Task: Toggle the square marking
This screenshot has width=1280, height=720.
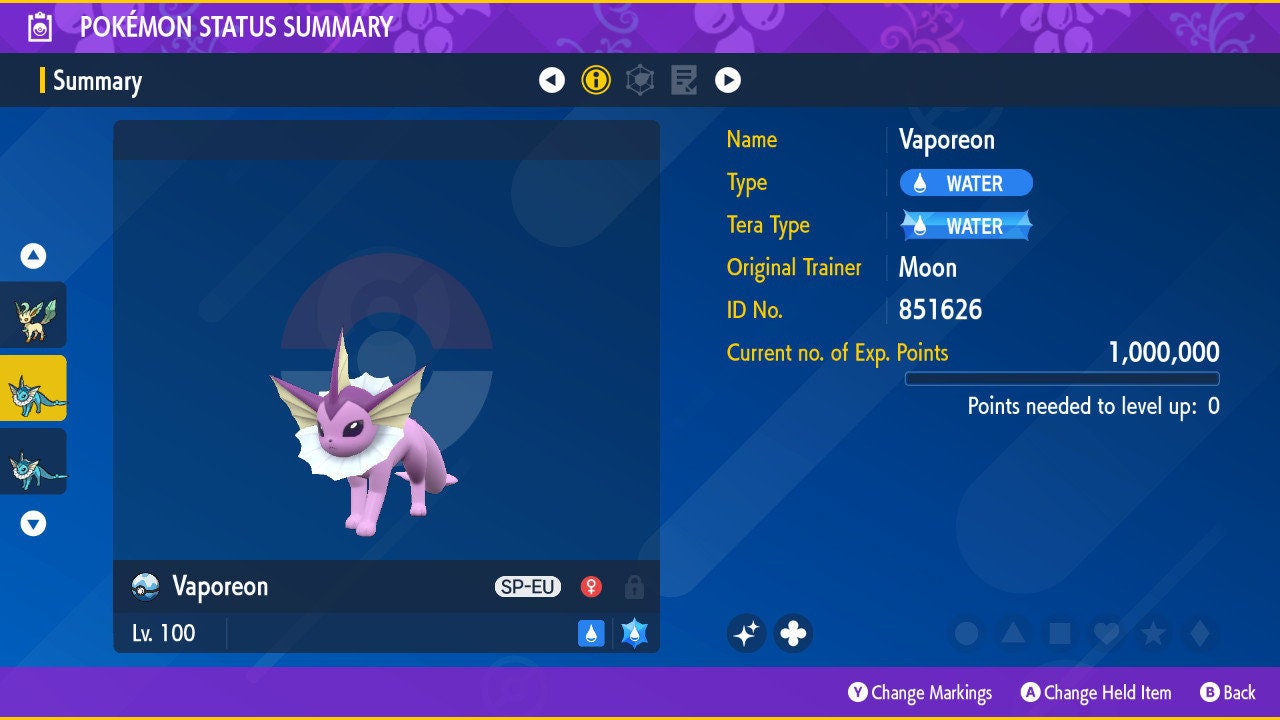Action: click(1059, 633)
